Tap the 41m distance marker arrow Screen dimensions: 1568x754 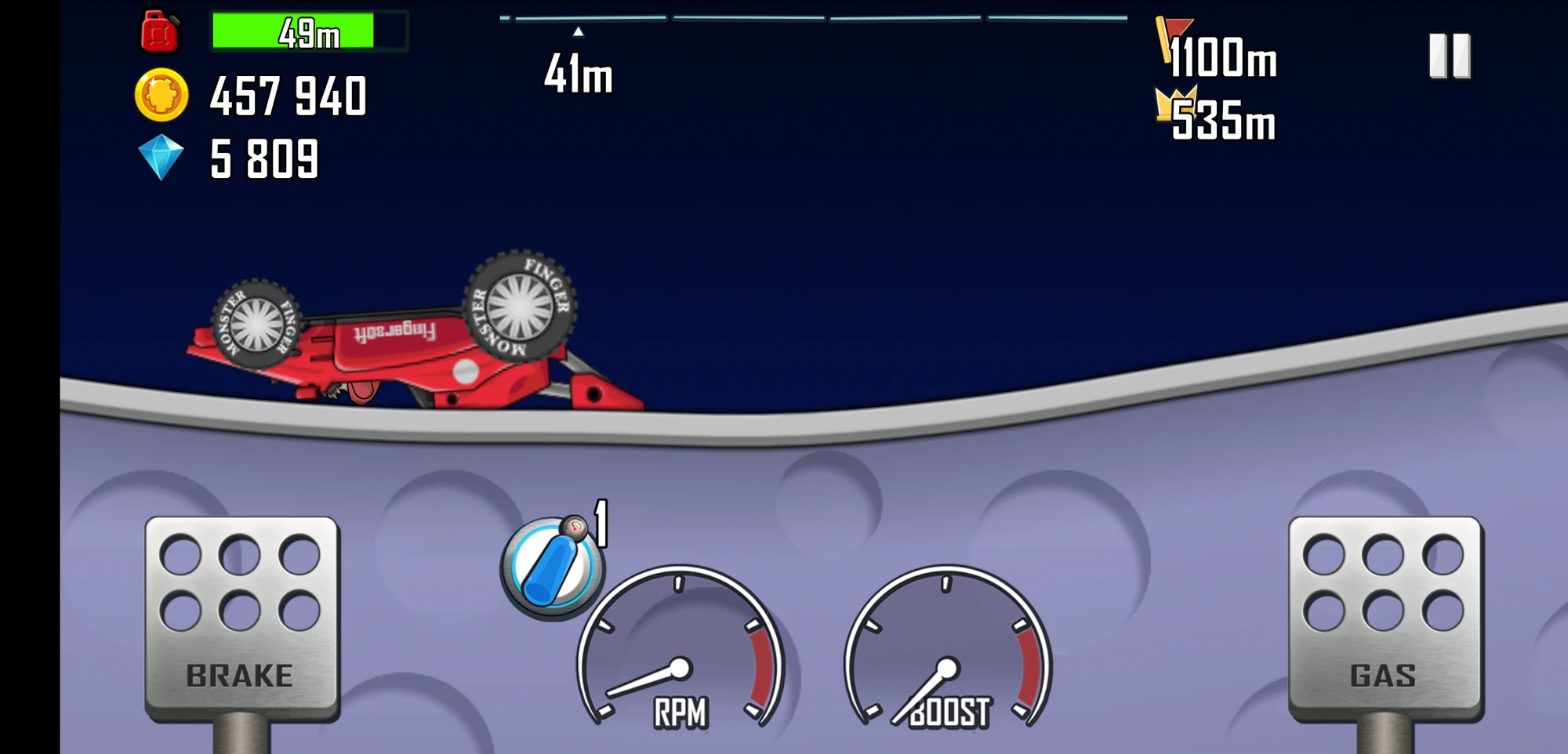(579, 34)
